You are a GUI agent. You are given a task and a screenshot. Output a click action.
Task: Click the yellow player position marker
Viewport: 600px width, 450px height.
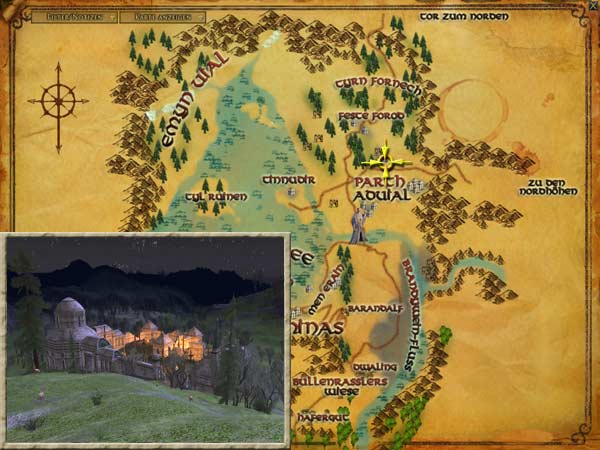(x=385, y=160)
